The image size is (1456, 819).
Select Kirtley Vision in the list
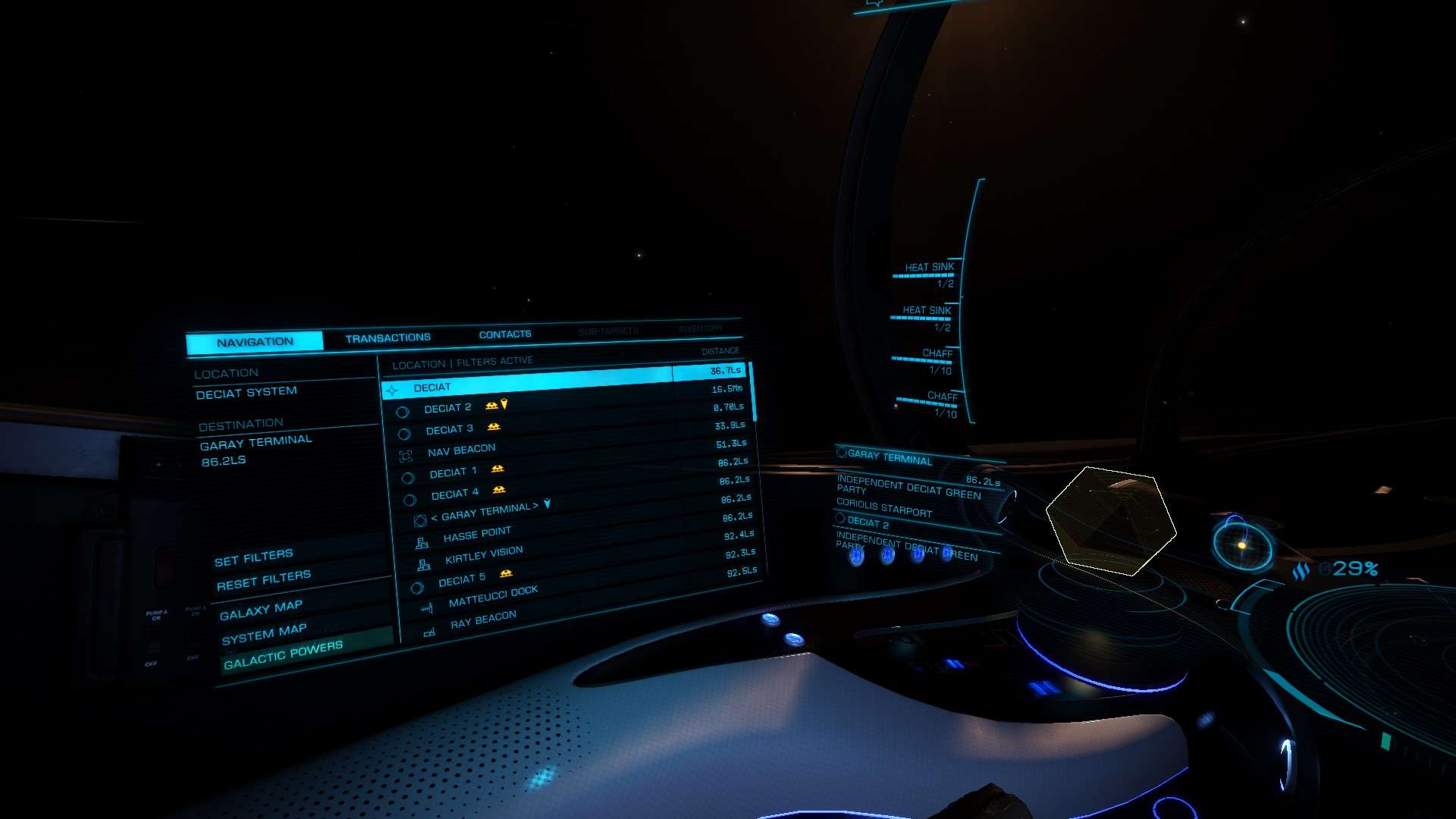click(484, 555)
